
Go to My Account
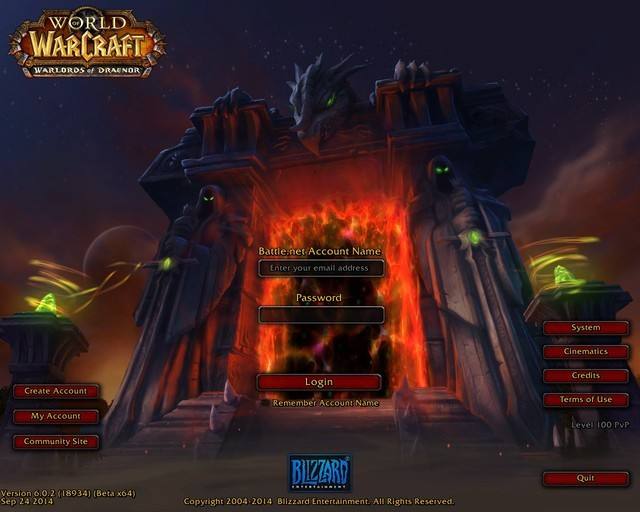56,416
